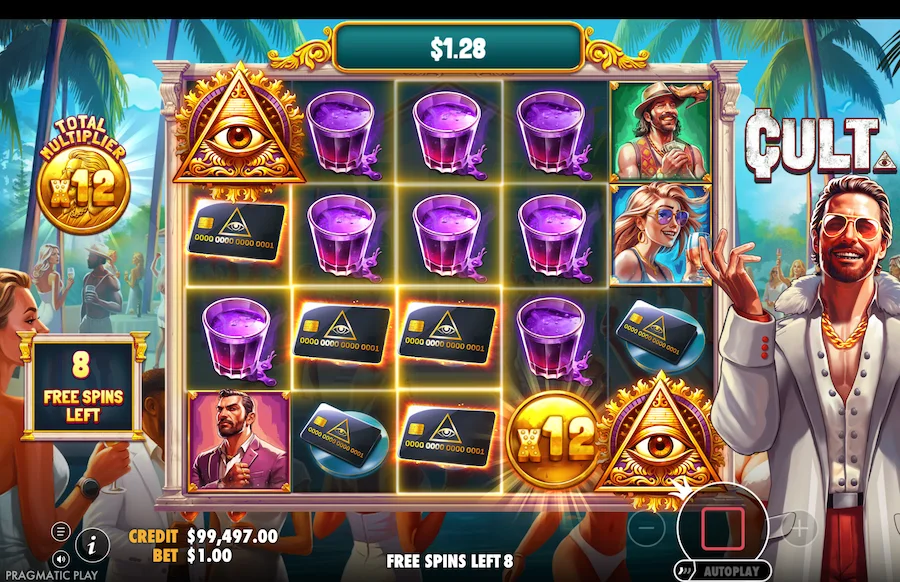Viewport: 900px width, 582px height.
Task: Decrease the bet with the minus button
Action: point(647,527)
